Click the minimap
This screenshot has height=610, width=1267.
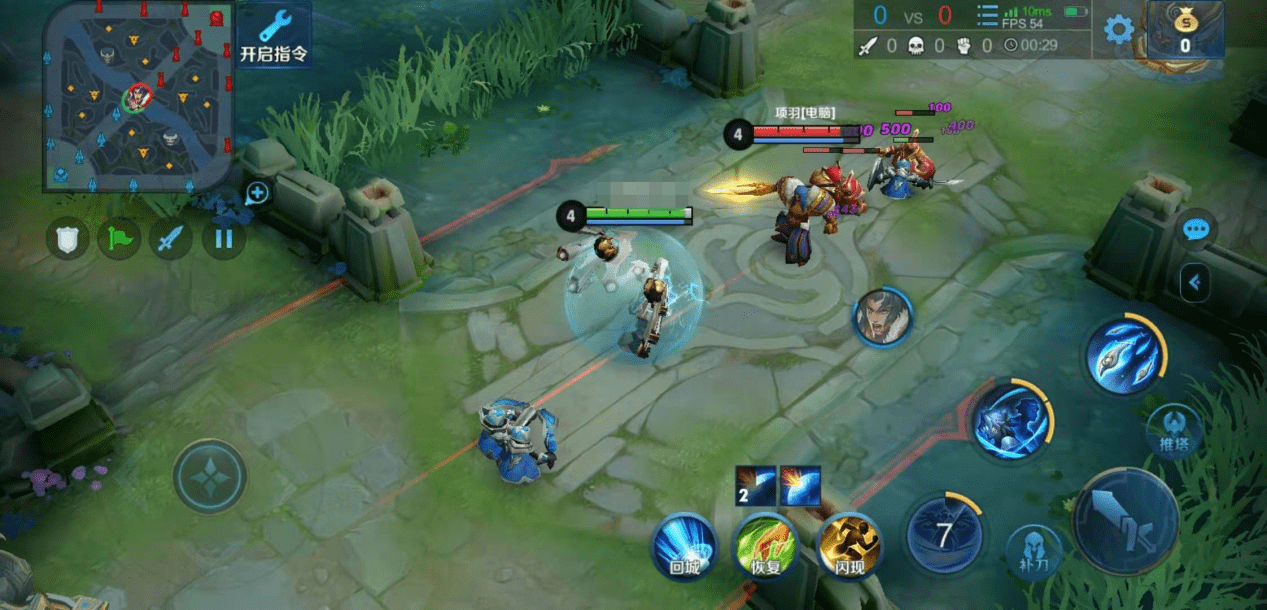click(138, 96)
